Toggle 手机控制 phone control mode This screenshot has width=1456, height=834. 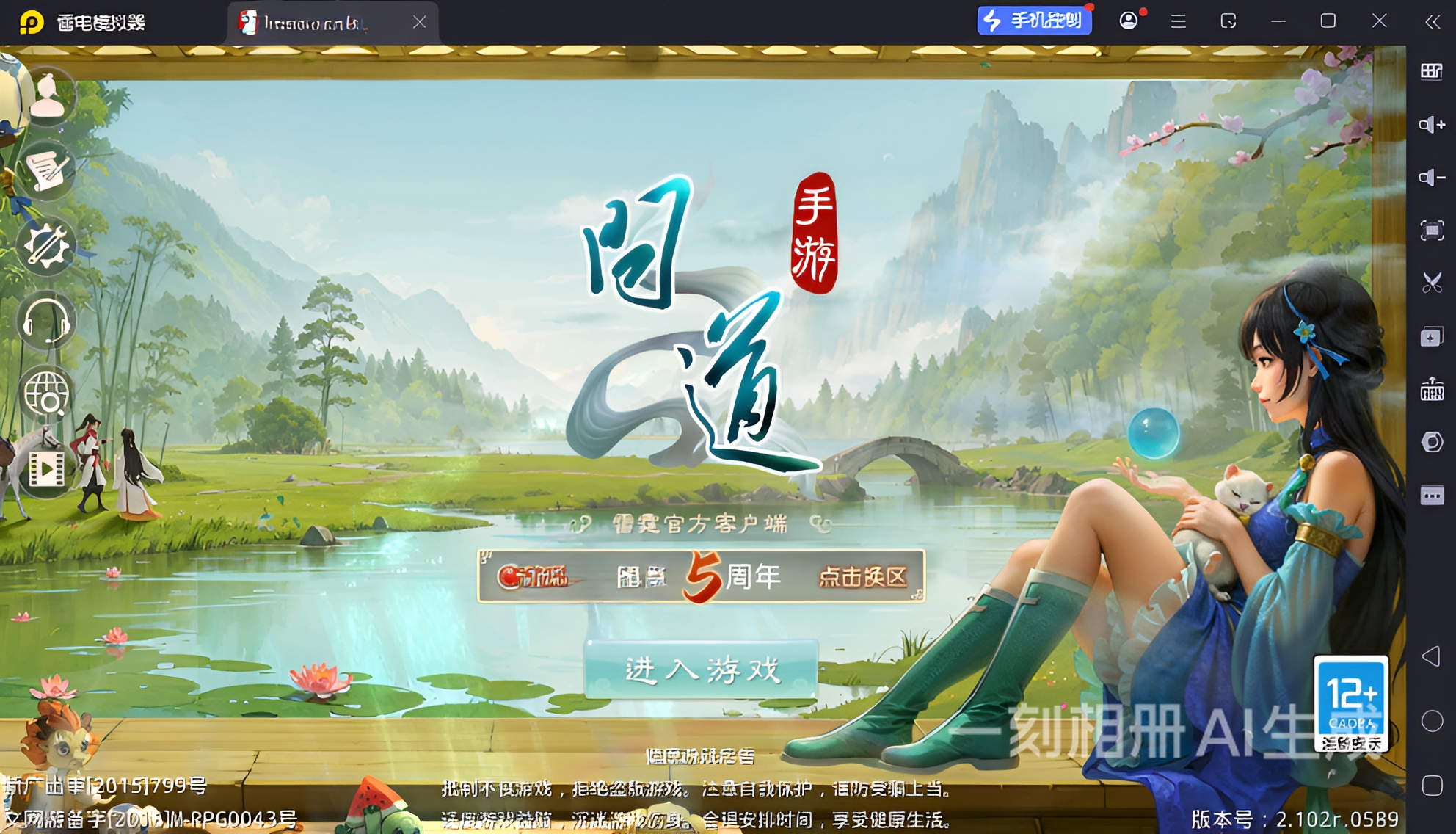(1034, 21)
